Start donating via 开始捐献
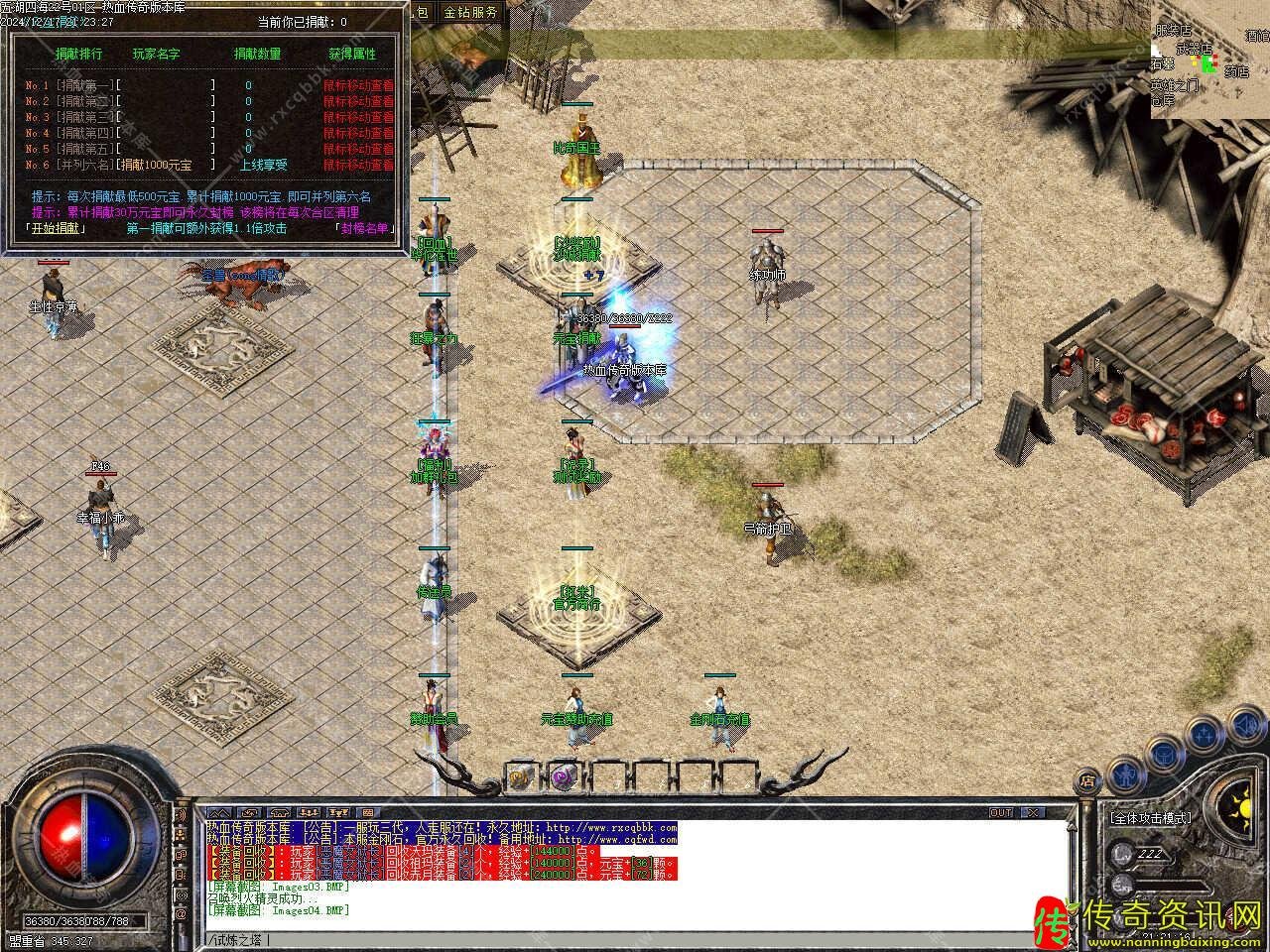1270x952 pixels. tap(57, 228)
